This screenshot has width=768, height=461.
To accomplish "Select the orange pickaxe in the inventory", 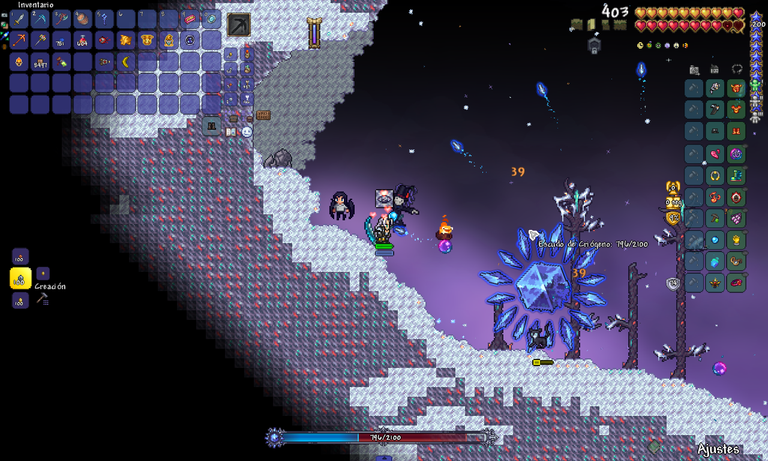I will (x=19, y=40).
